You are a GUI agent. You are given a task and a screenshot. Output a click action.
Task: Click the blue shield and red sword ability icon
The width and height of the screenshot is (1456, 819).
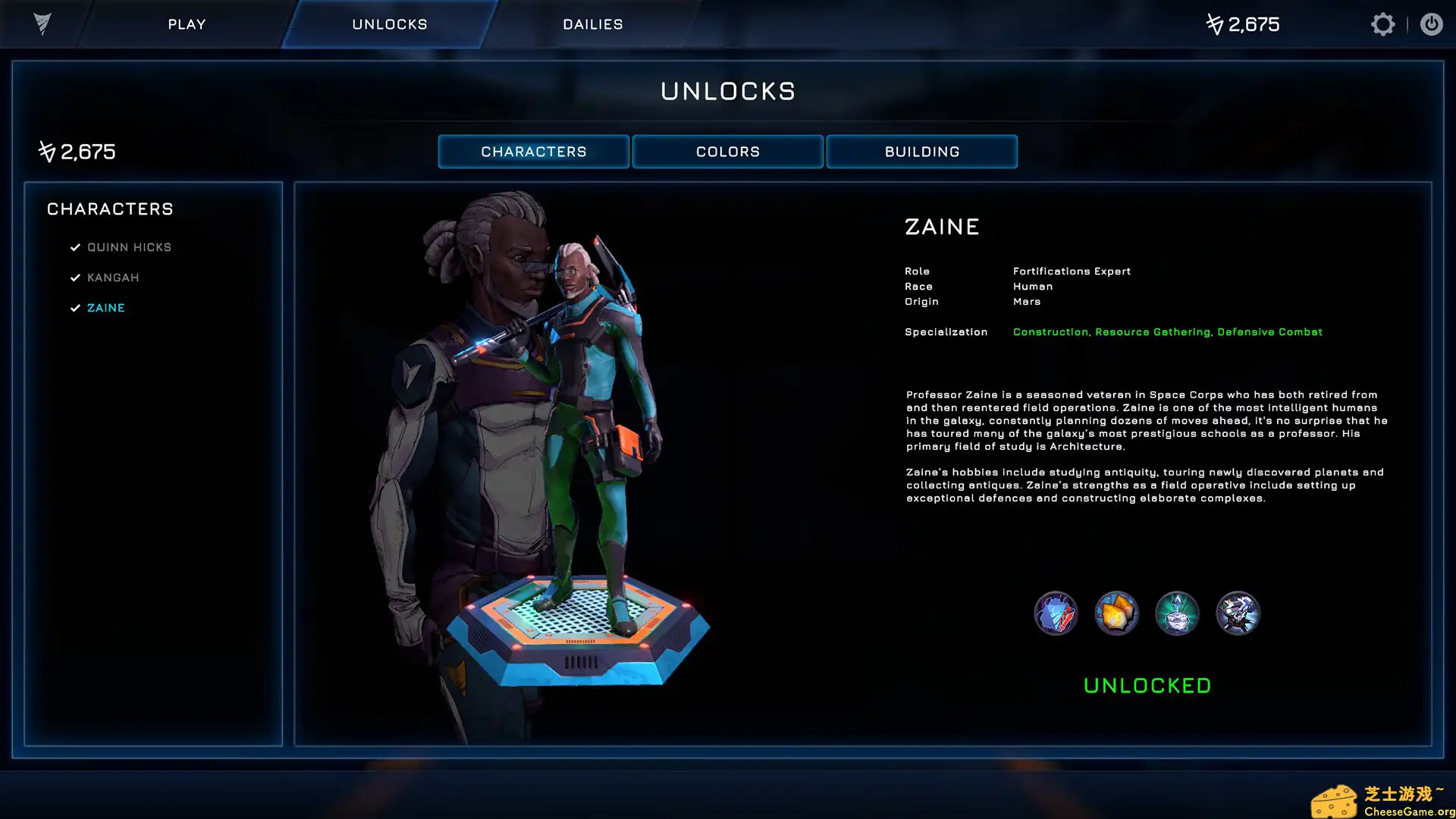coord(1056,613)
